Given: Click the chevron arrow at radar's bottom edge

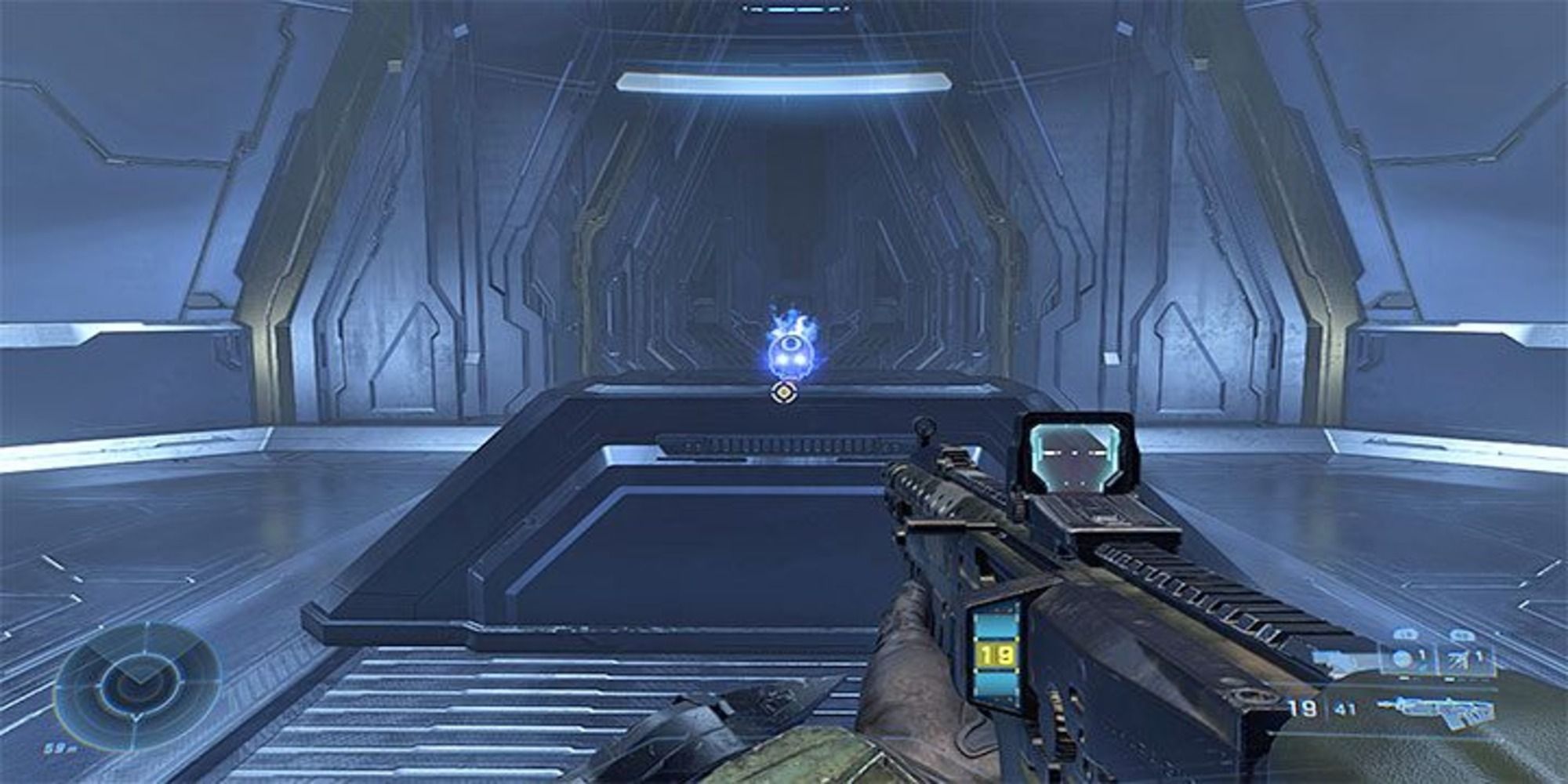Looking at the screenshot, I should (x=136, y=718).
